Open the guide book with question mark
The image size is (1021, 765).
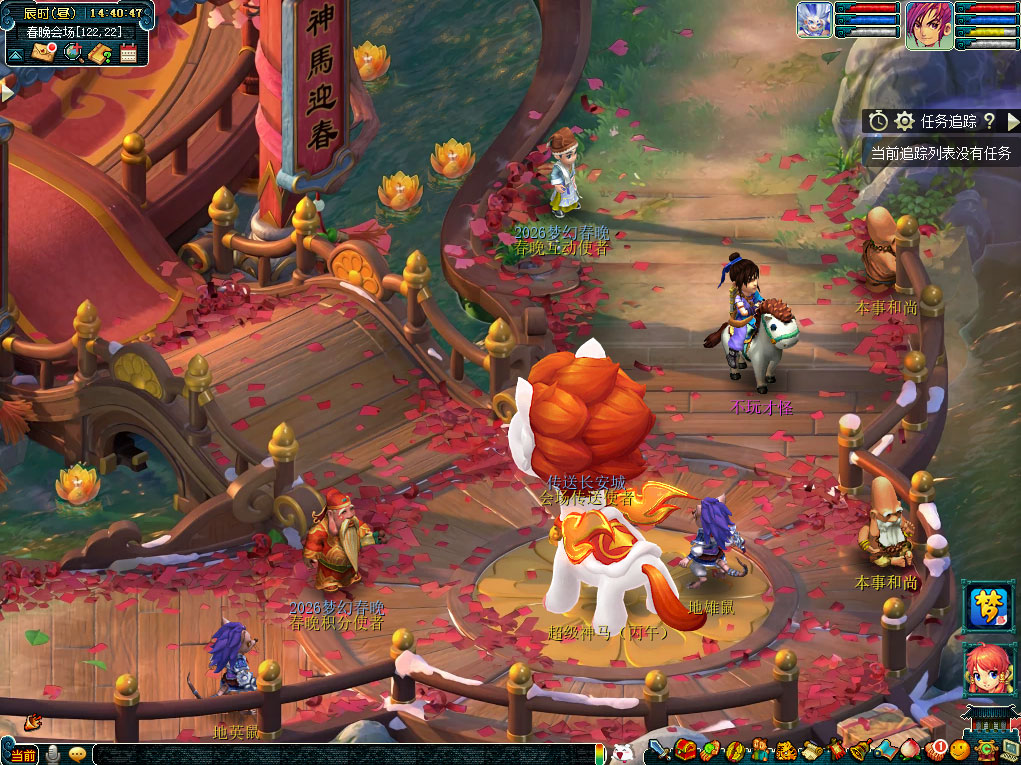[100, 53]
